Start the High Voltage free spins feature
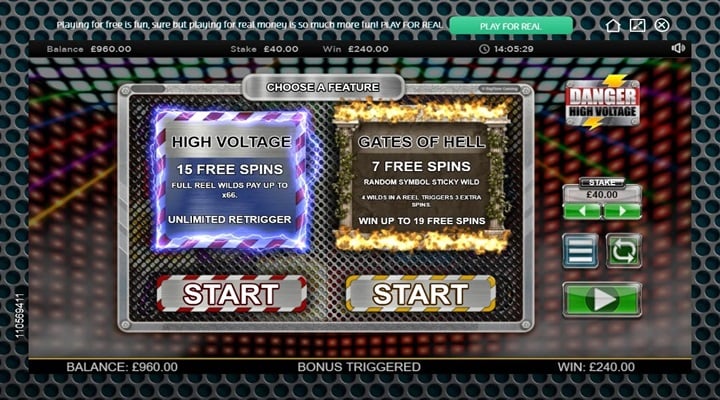The width and height of the screenshot is (720, 400). pos(231,294)
